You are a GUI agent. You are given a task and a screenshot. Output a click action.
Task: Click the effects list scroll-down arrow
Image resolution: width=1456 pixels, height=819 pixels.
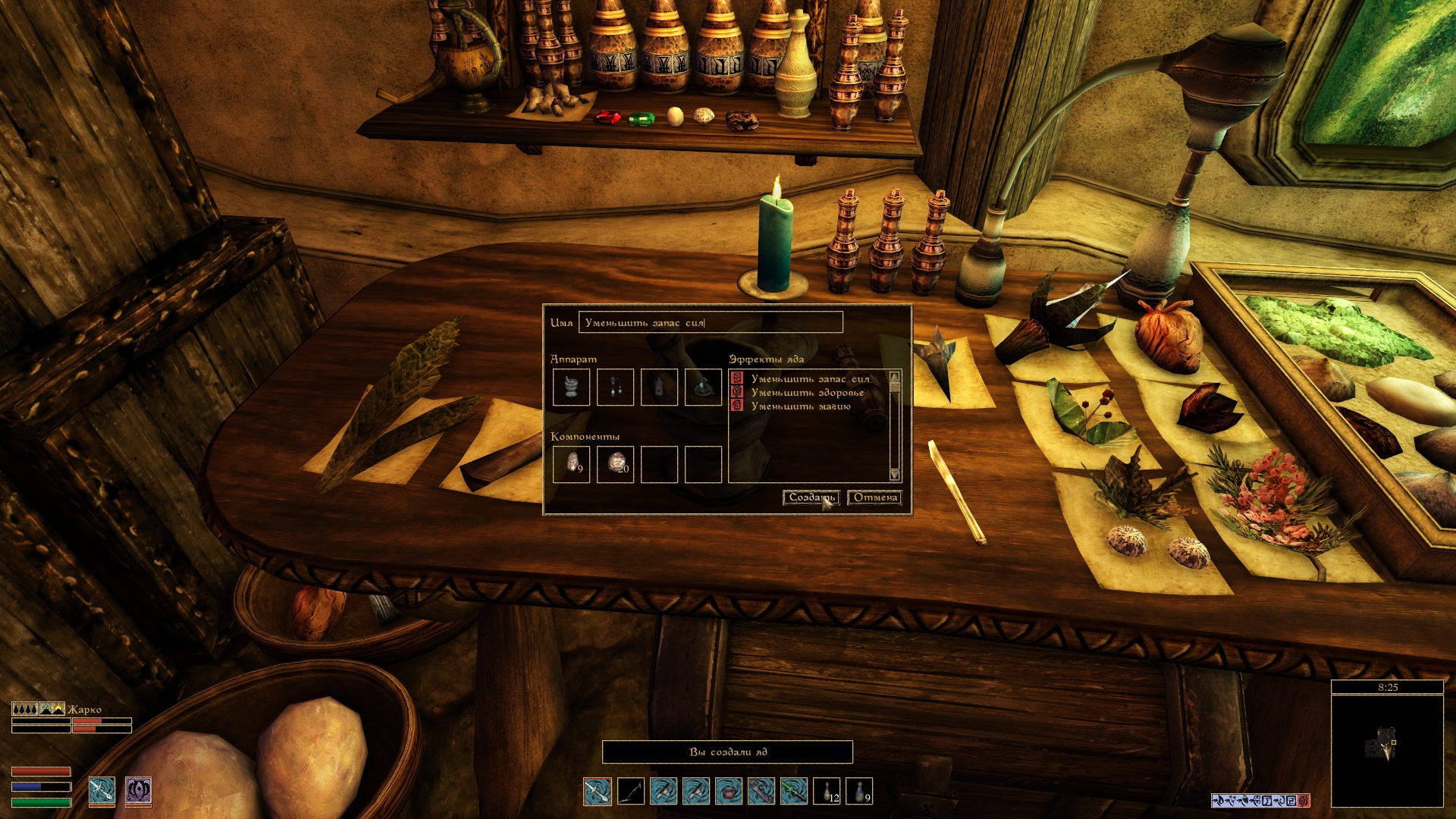click(895, 475)
